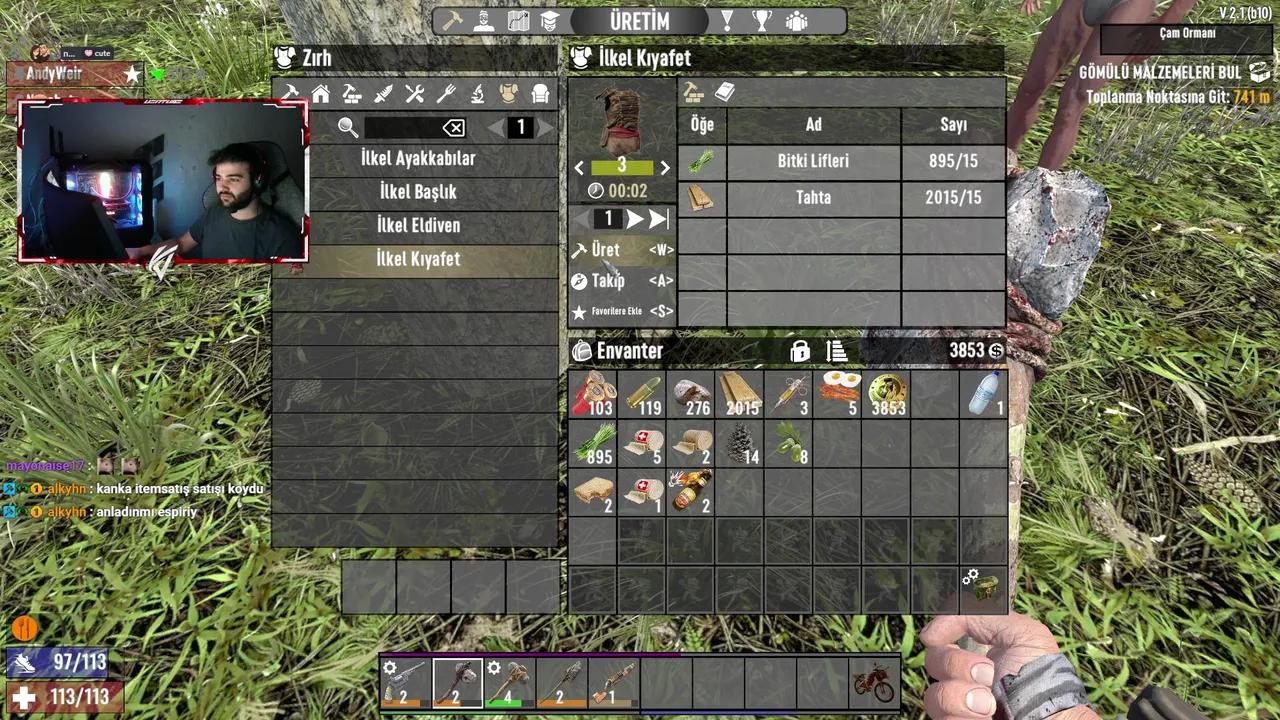Pick the water bottle in the inventory
This screenshot has width=1280, height=720.
(985, 394)
